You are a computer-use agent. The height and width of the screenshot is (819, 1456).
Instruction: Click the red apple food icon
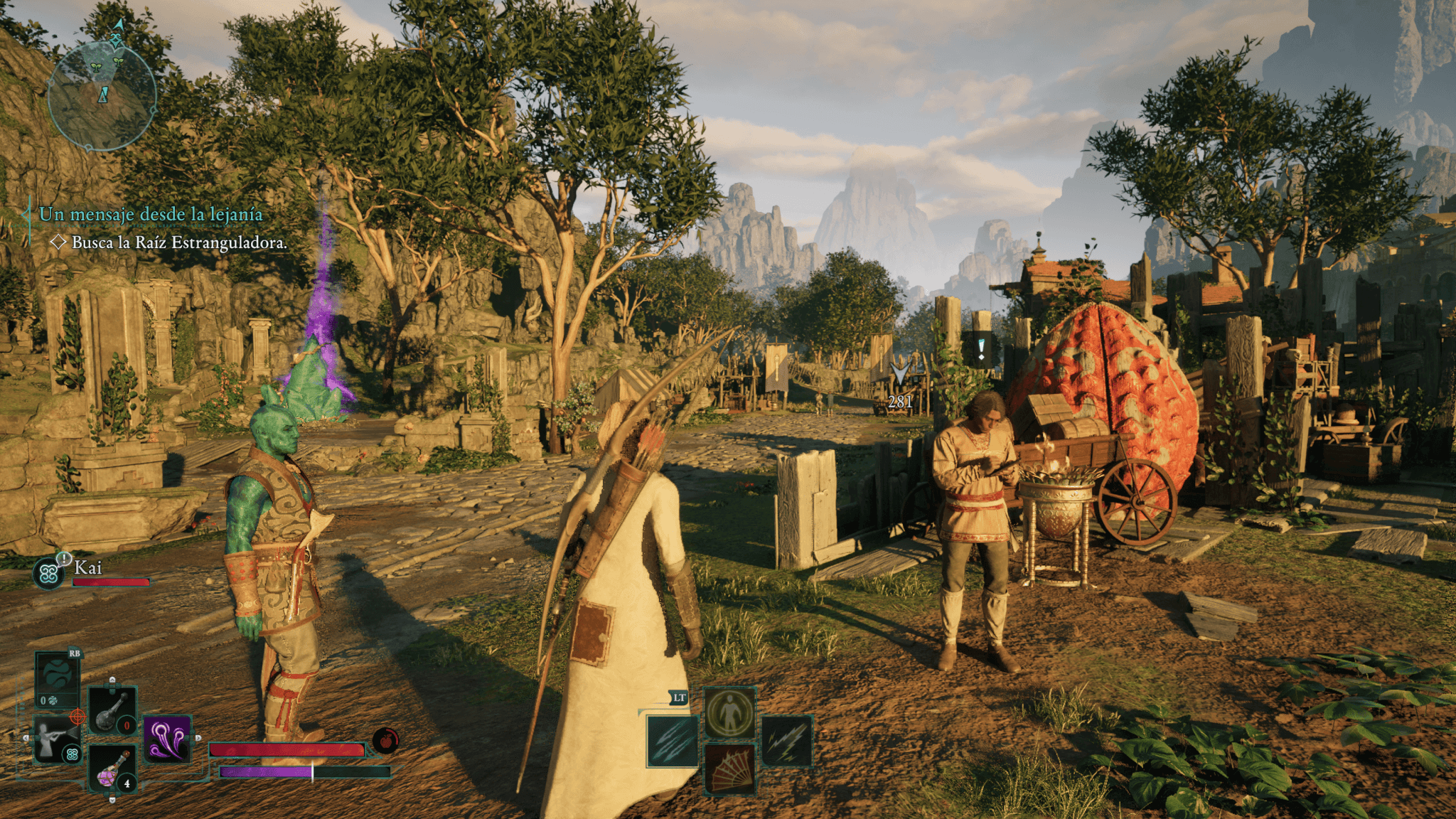[x=385, y=741]
